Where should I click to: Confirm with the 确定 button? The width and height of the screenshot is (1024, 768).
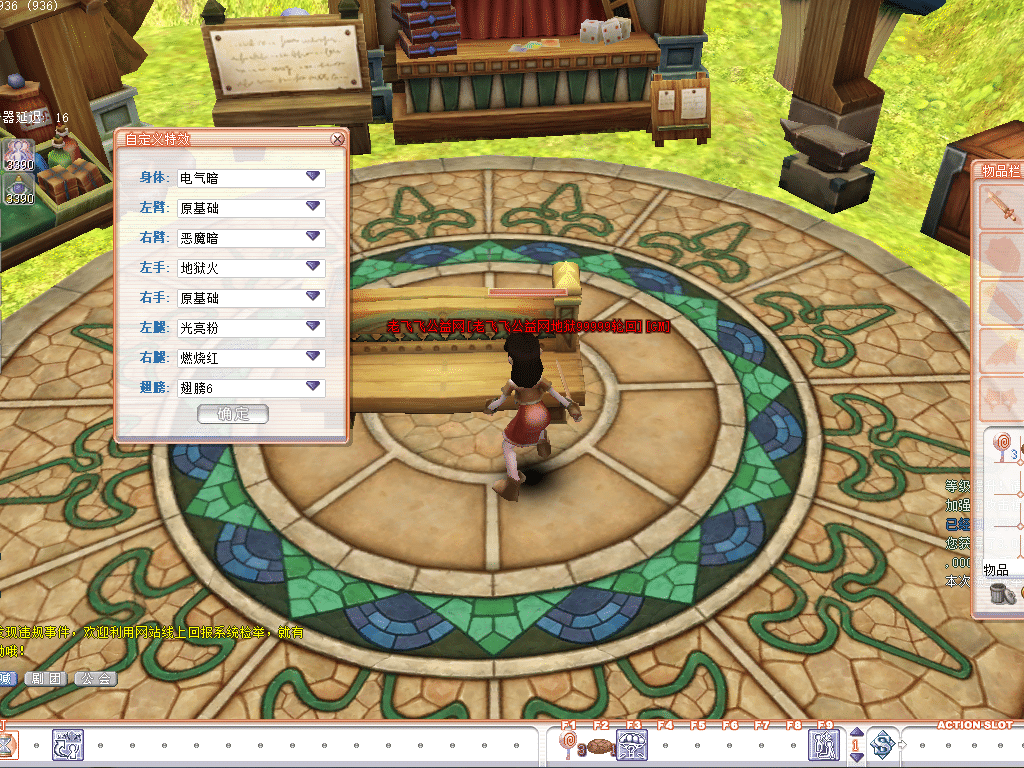tap(233, 414)
